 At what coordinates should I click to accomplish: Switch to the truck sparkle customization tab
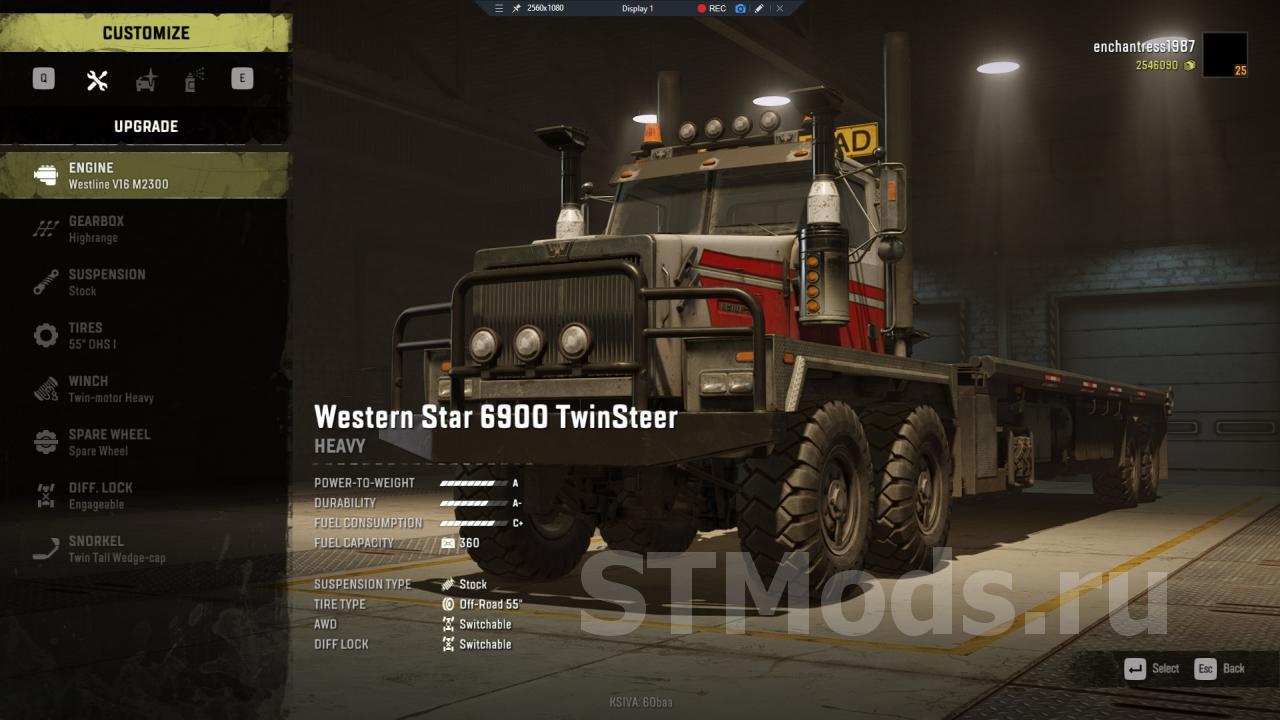147,80
